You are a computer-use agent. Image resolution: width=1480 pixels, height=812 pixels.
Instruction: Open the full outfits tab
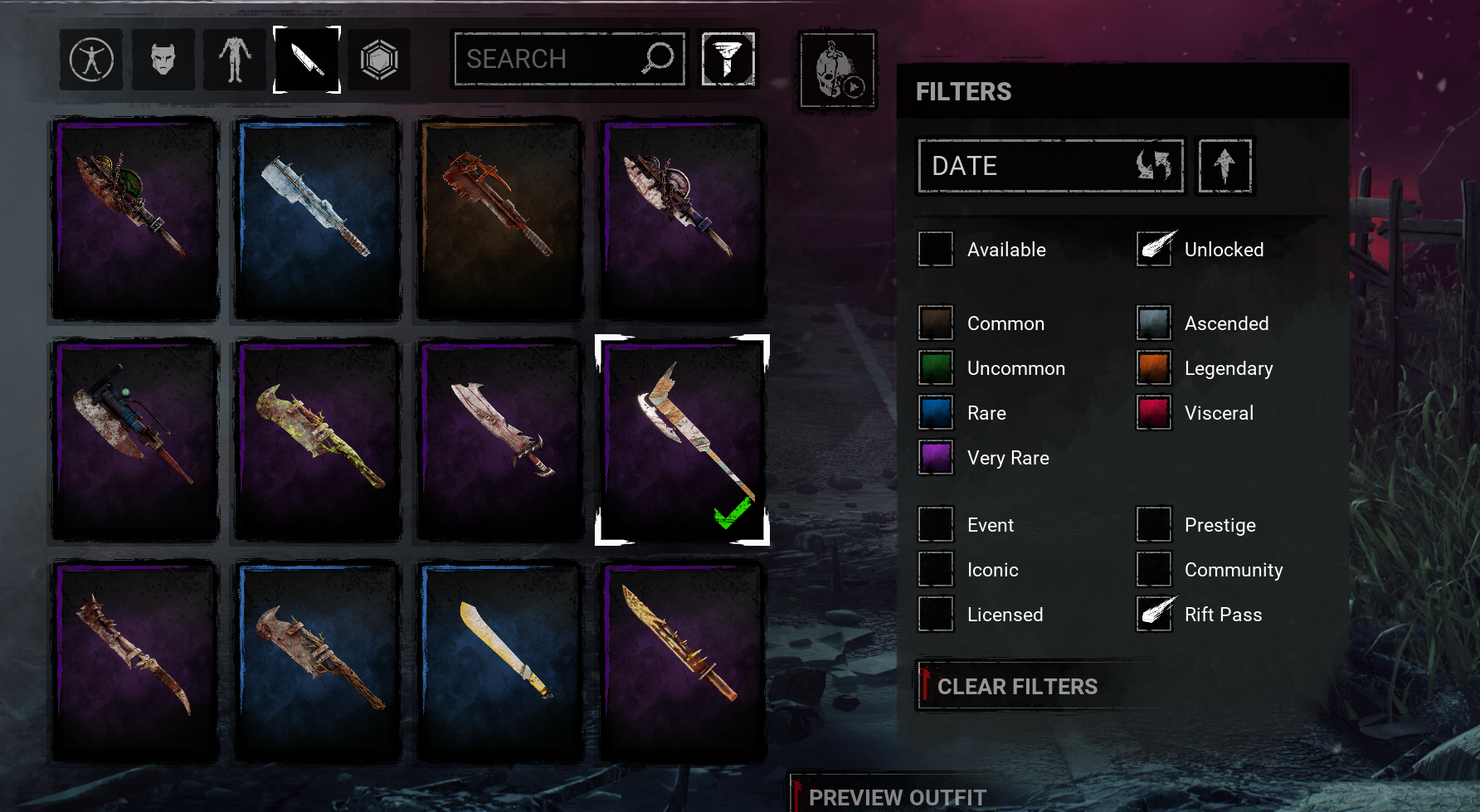(91, 60)
